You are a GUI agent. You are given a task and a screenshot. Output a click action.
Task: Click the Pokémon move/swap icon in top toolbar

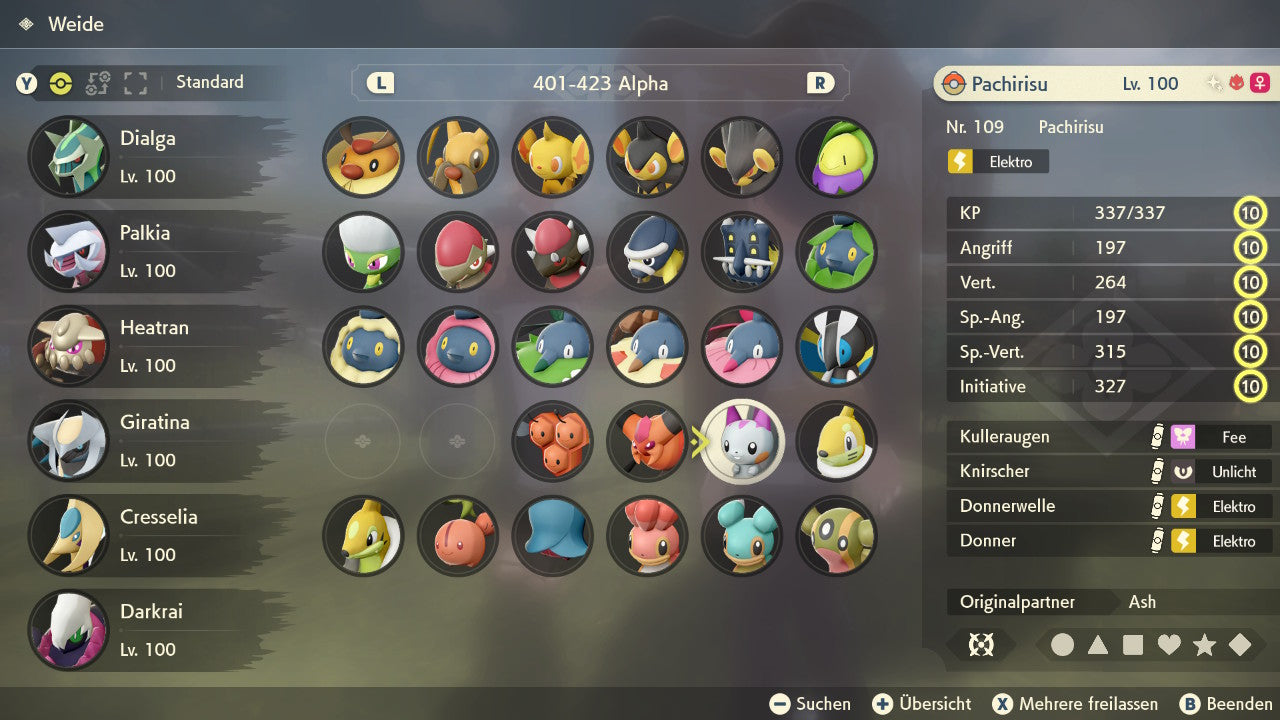point(98,84)
